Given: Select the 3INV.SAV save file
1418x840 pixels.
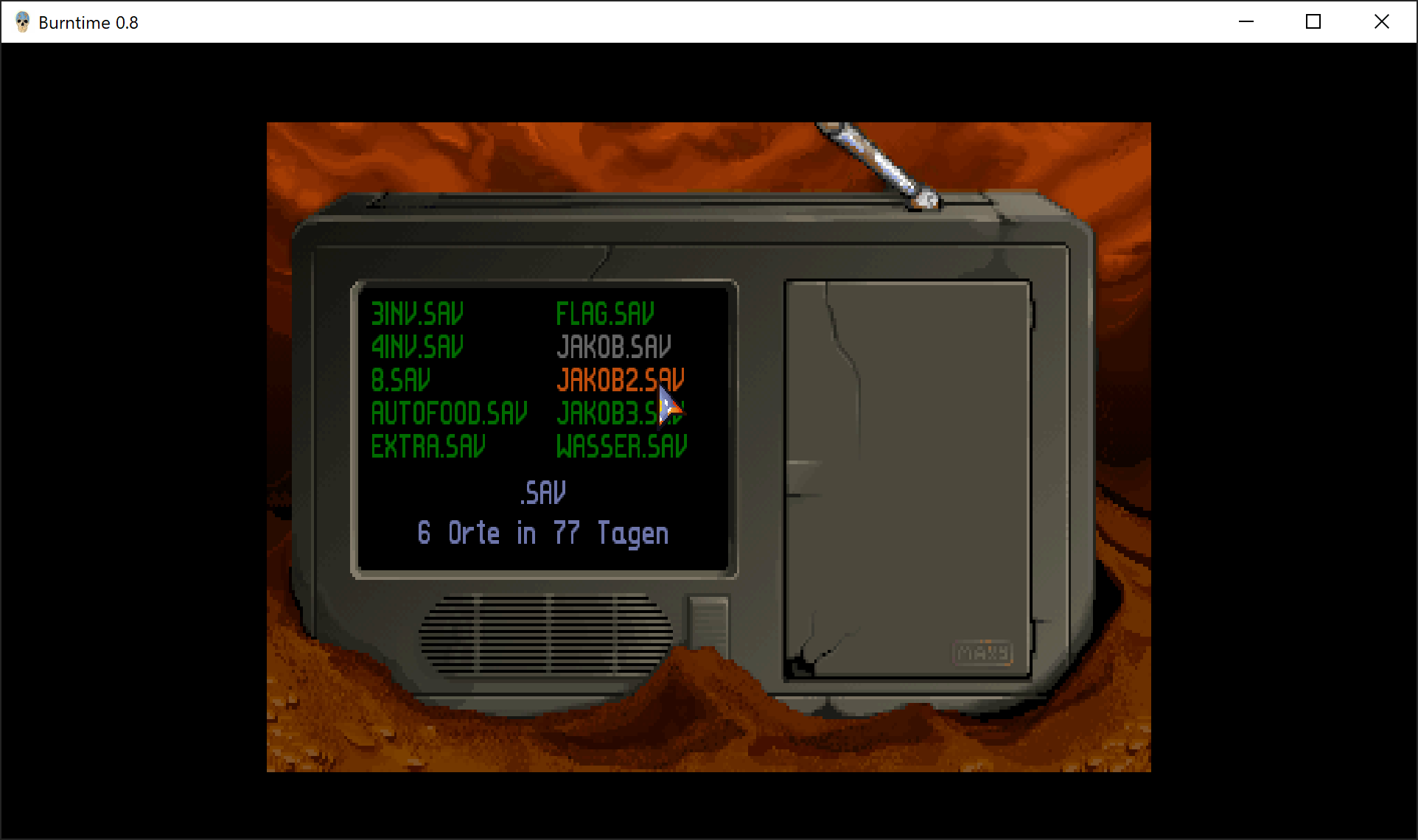Looking at the screenshot, I should pyautogui.click(x=417, y=314).
